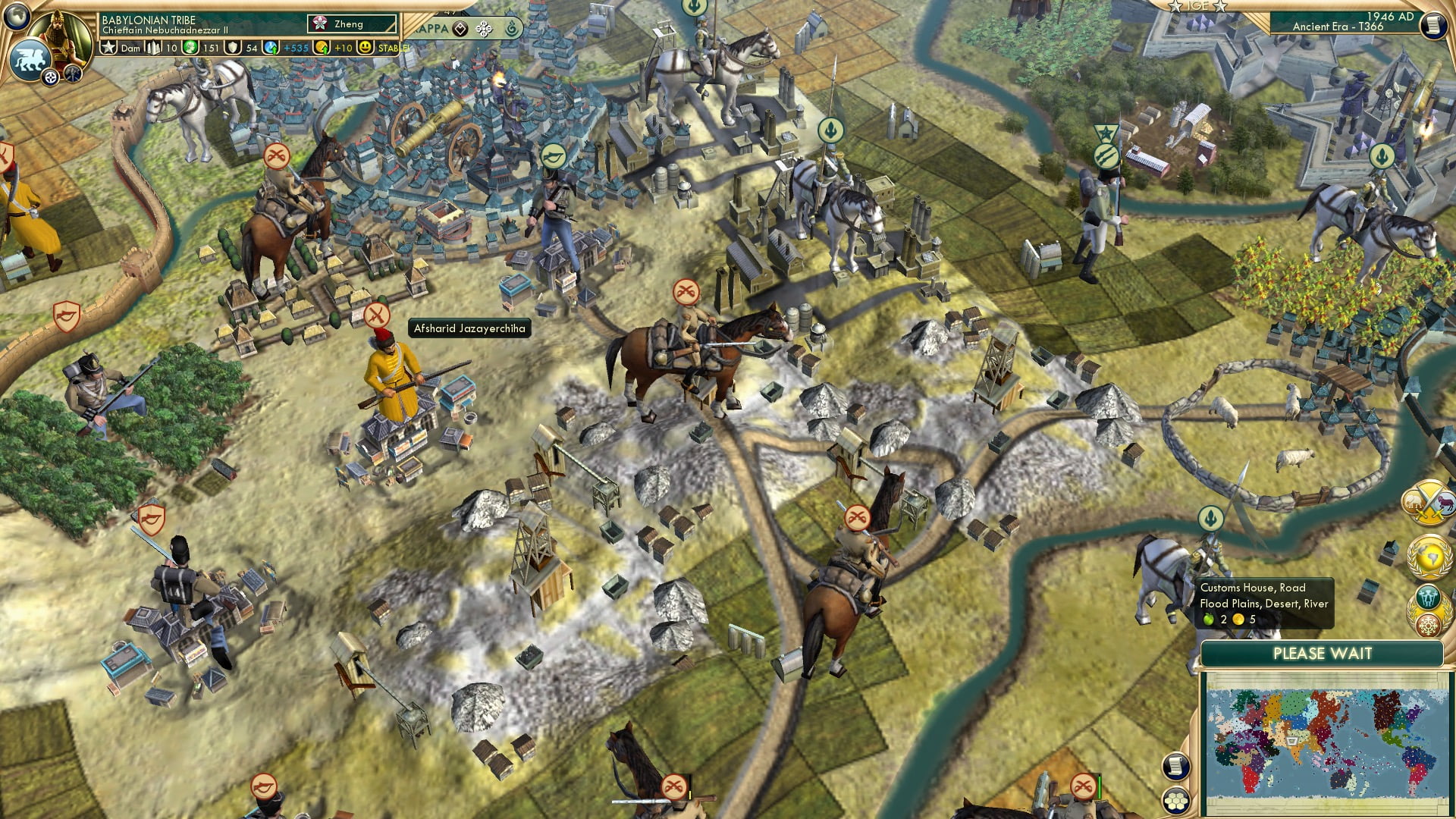
Task: Open the globe icon in top-left corner
Action: pyautogui.click(x=16, y=14)
